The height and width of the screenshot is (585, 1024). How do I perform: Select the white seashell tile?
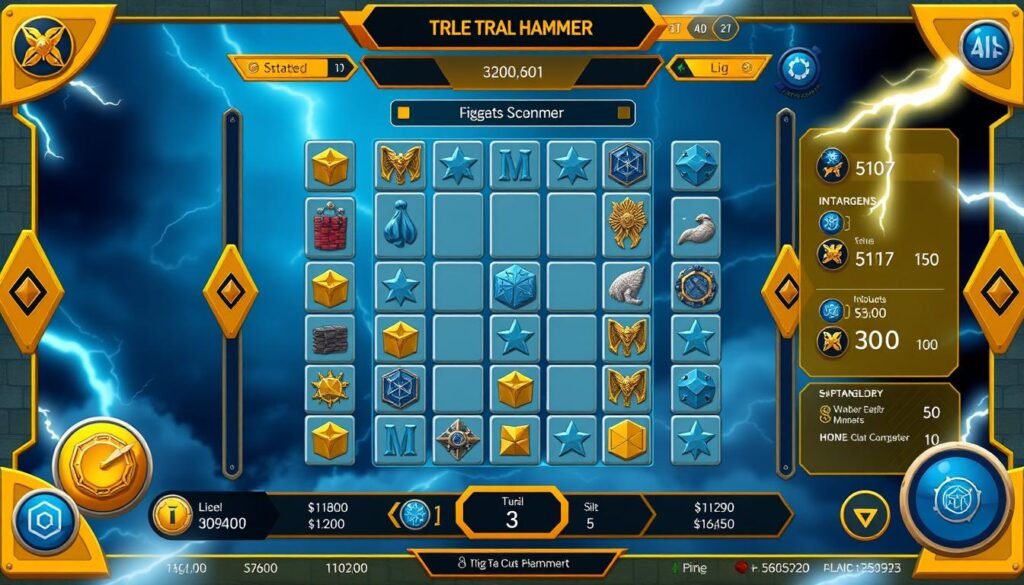point(627,284)
